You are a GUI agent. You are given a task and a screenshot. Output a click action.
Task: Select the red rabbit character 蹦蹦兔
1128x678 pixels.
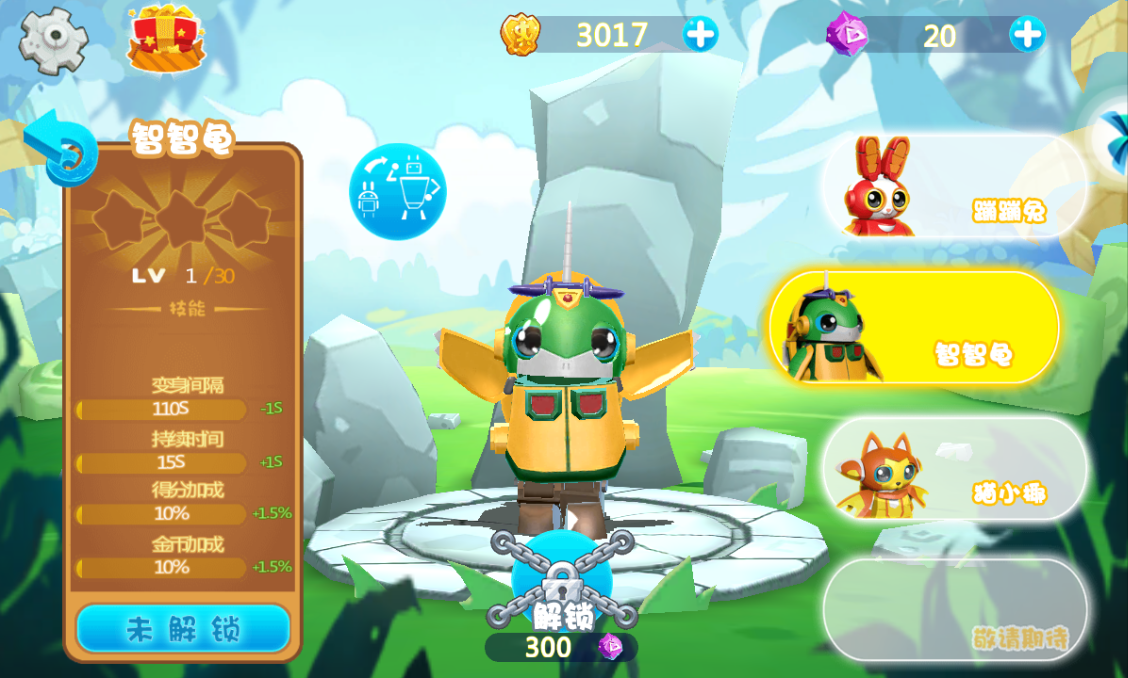(x=953, y=187)
